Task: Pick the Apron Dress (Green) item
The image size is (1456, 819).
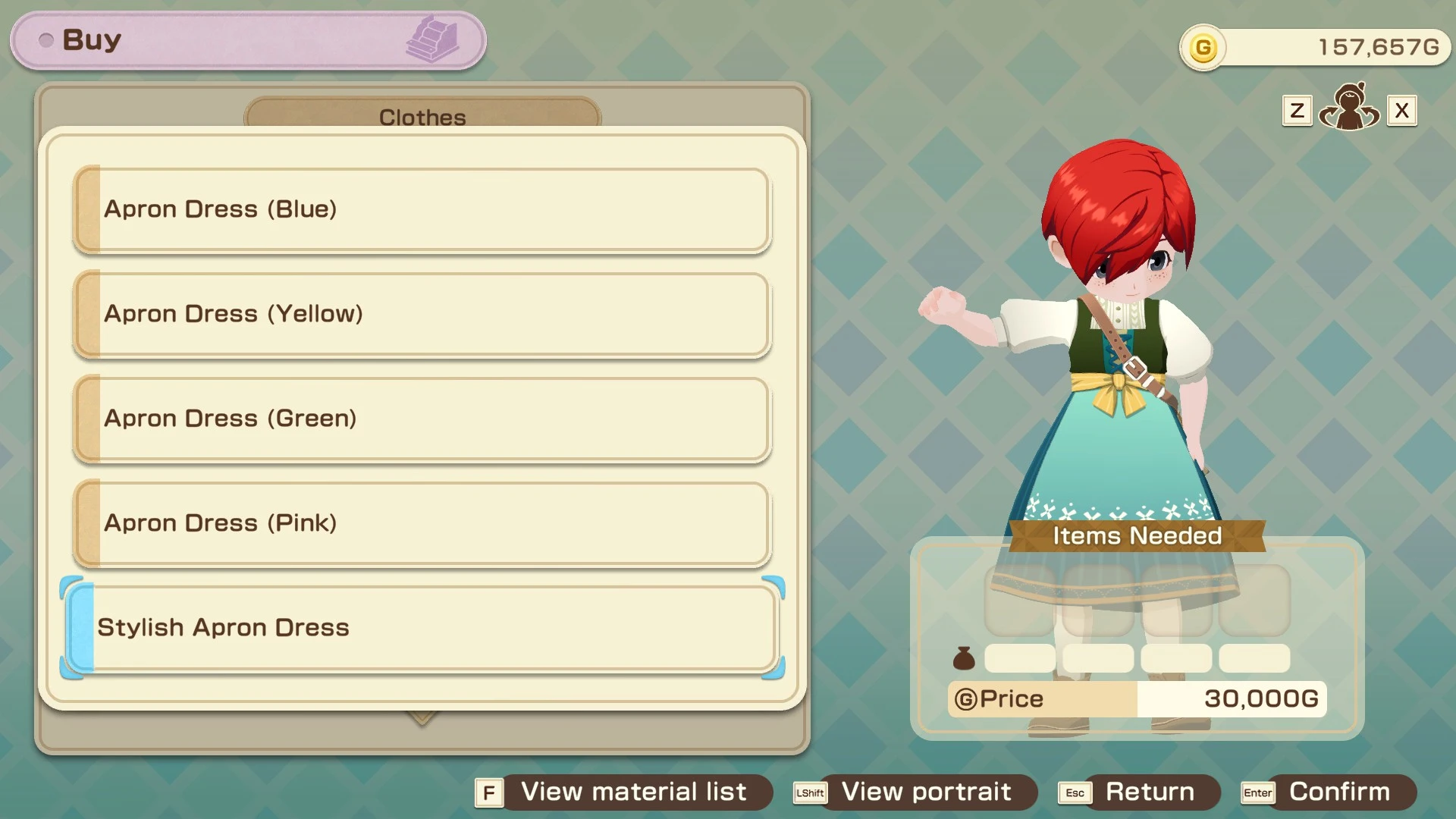Action: pyautogui.click(x=422, y=419)
